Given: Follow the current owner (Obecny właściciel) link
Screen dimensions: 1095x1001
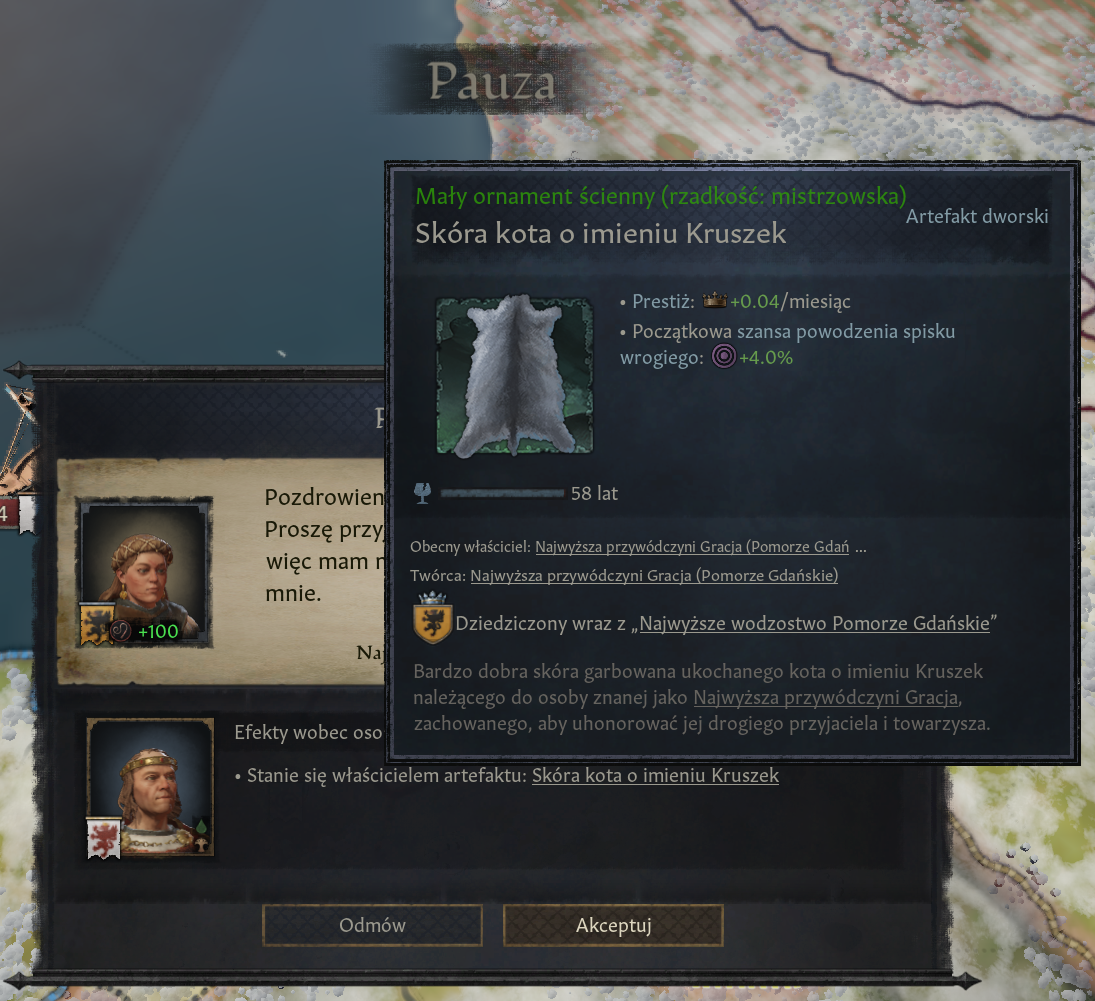Looking at the screenshot, I should click(x=692, y=547).
